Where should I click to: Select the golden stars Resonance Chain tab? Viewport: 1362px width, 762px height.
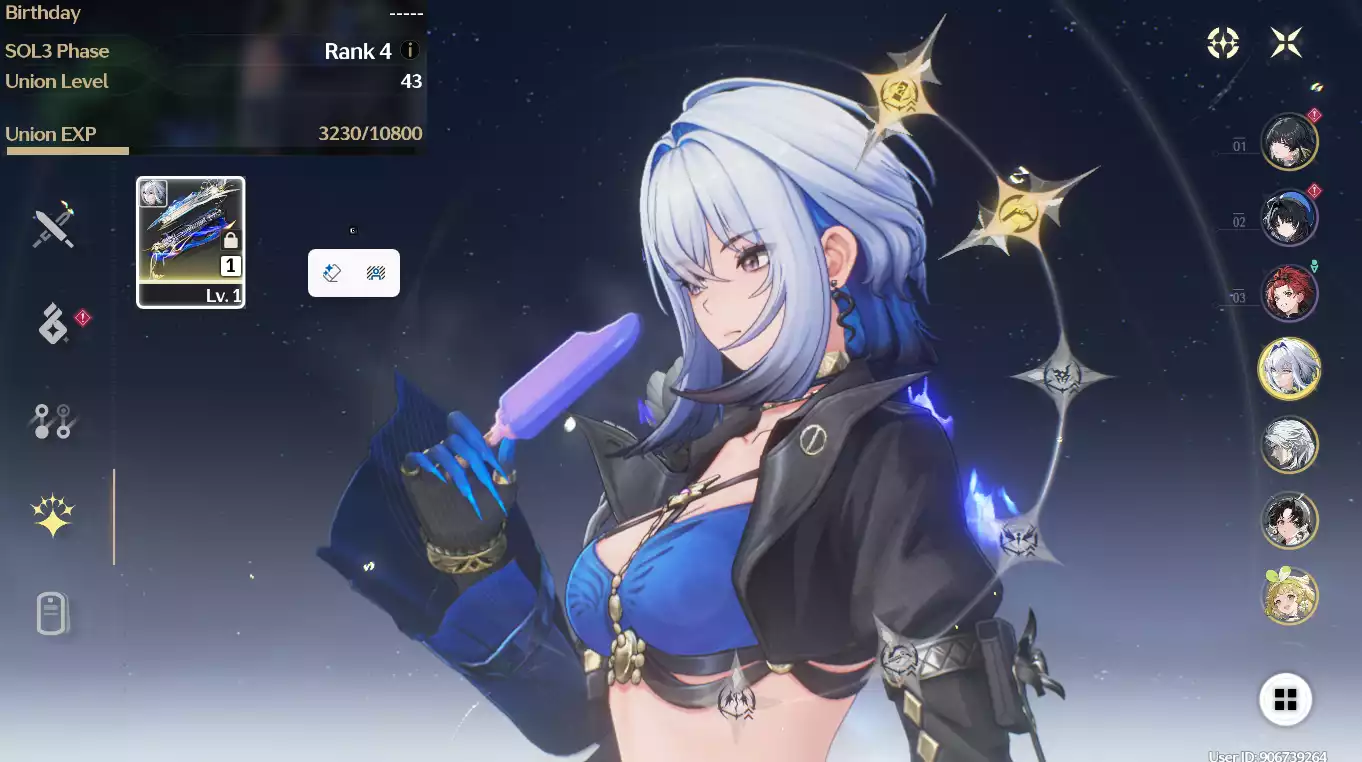tap(53, 516)
